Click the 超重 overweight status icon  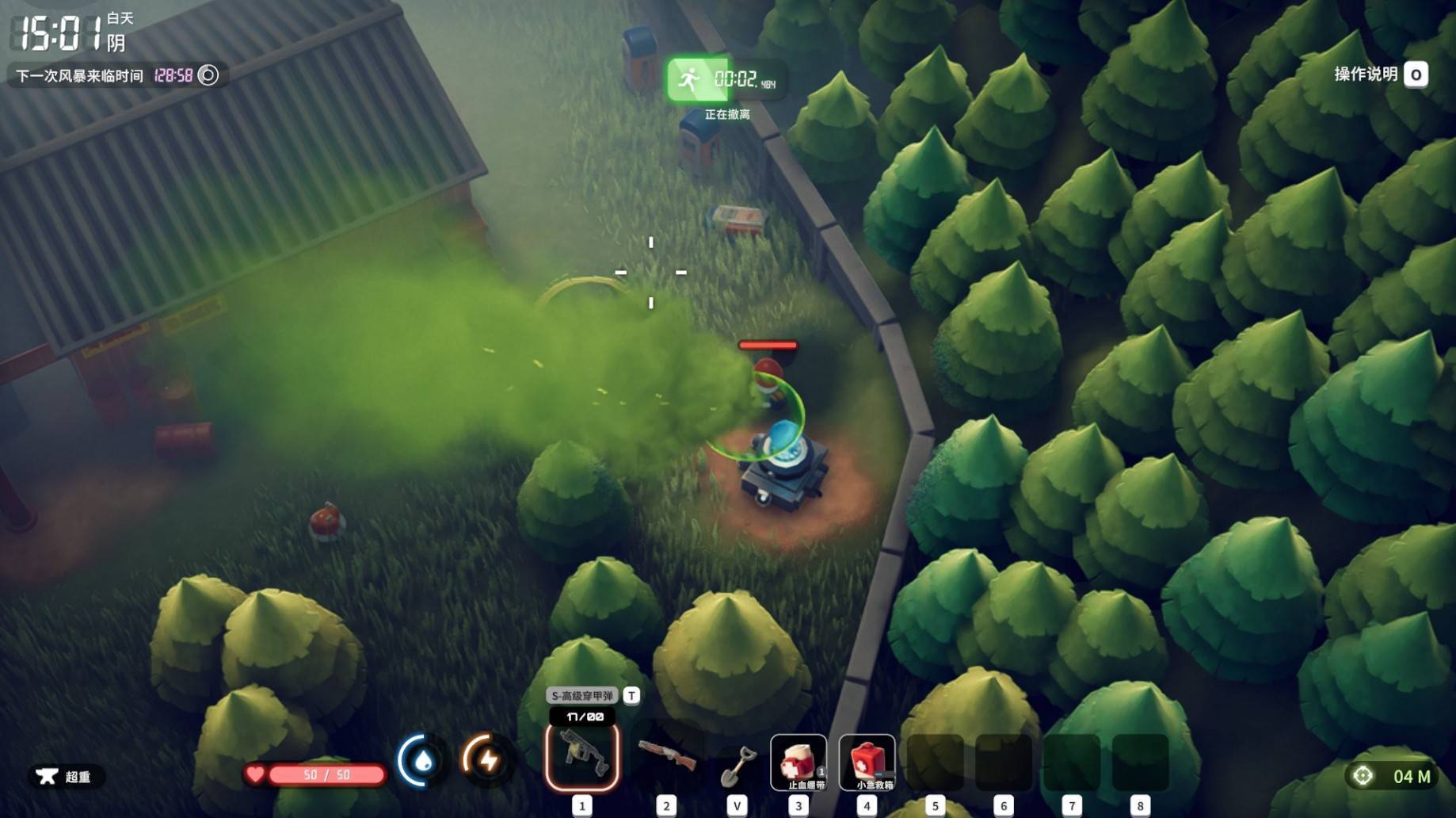click(x=48, y=776)
